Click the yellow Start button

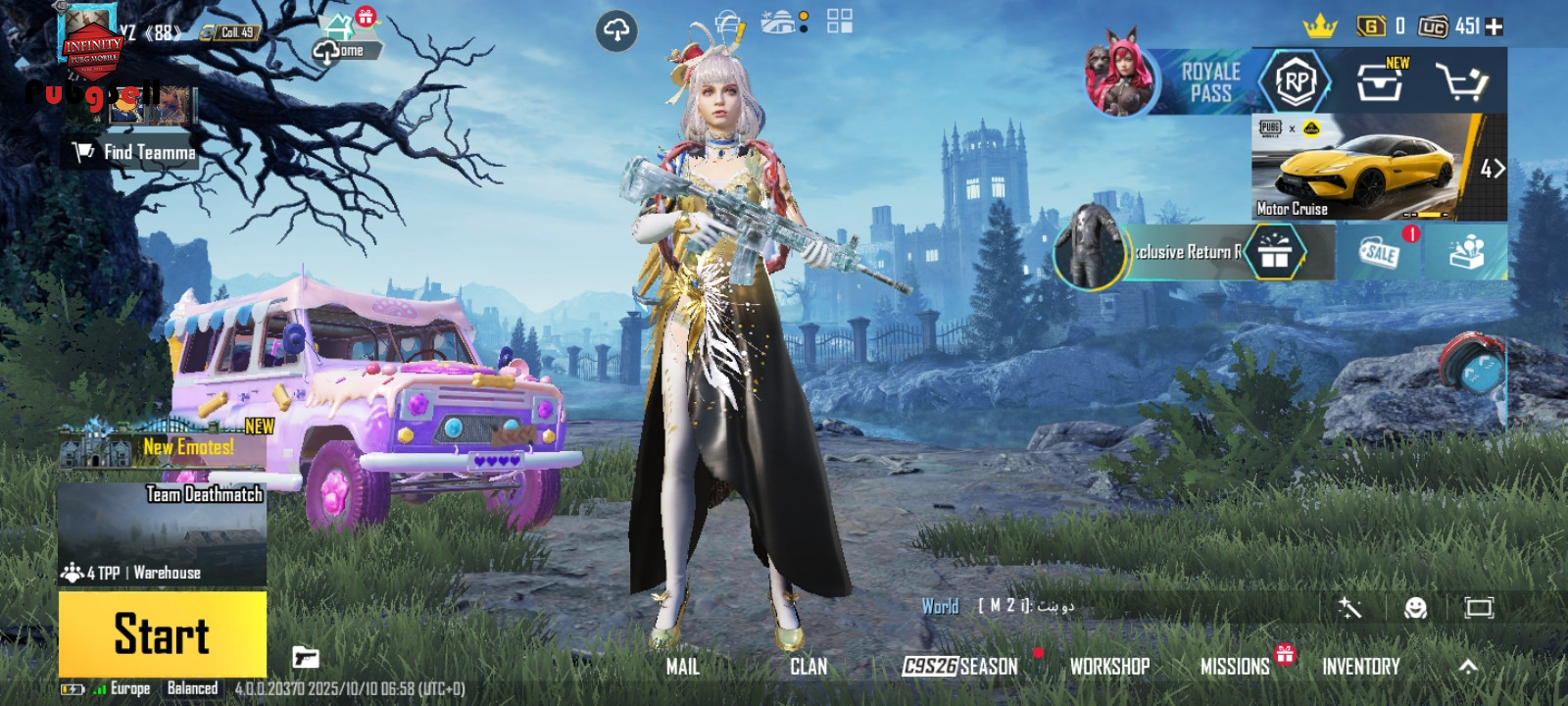[163, 633]
